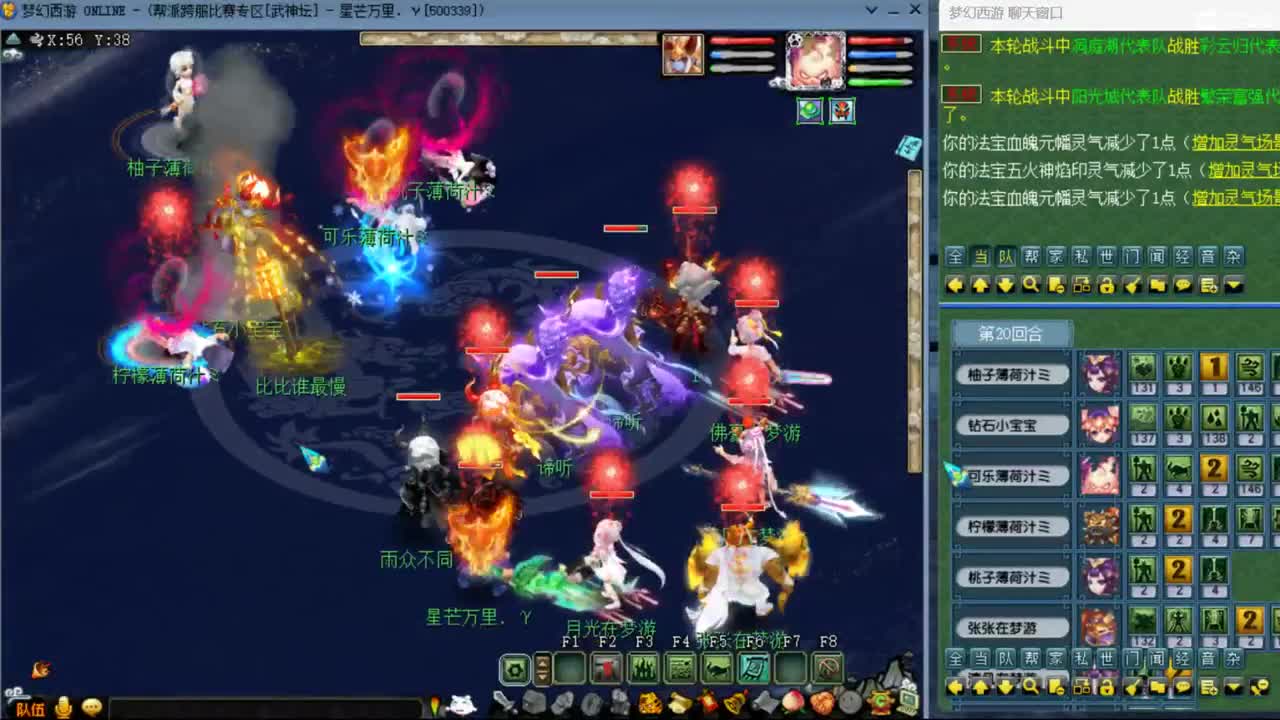The image size is (1280, 720).
Task: Click the magnifying glass search icon in chat toolbar
Action: pos(1031,286)
